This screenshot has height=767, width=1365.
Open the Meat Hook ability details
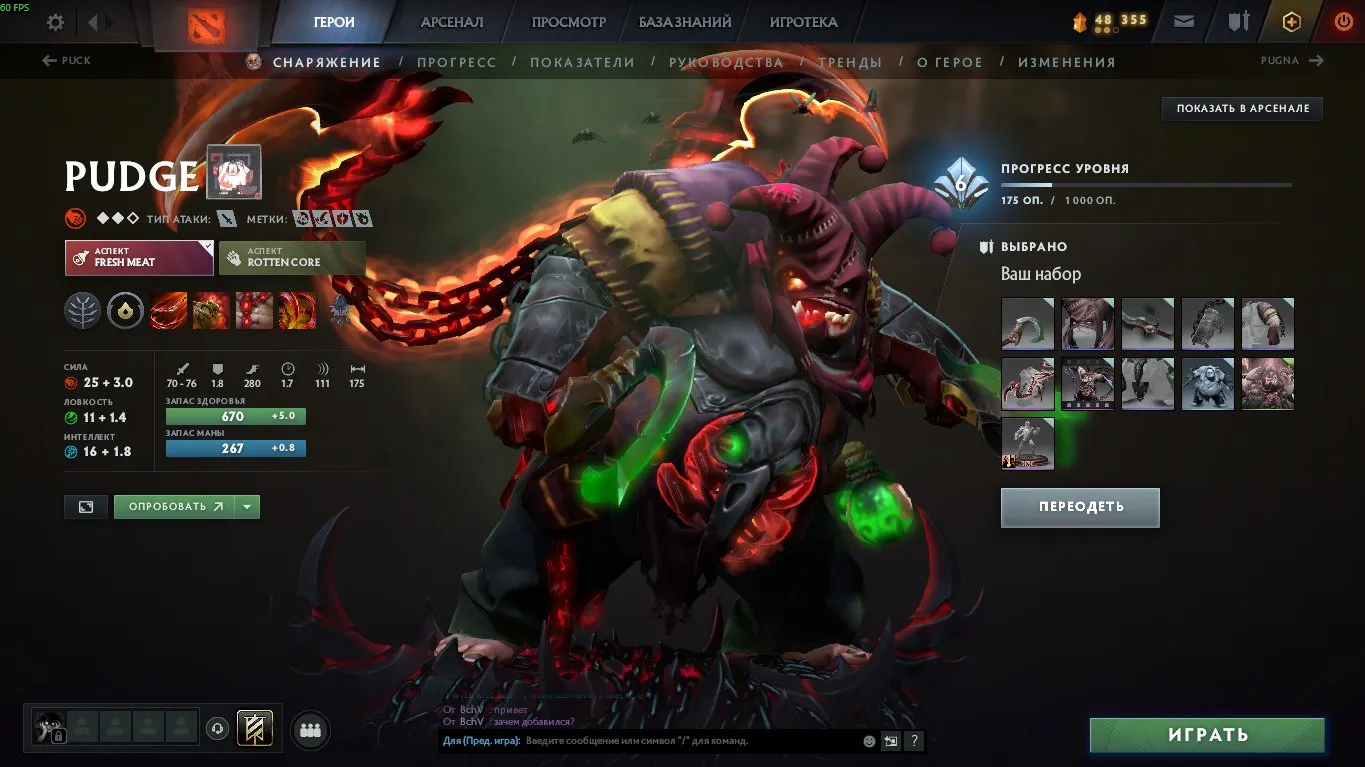(x=168, y=311)
